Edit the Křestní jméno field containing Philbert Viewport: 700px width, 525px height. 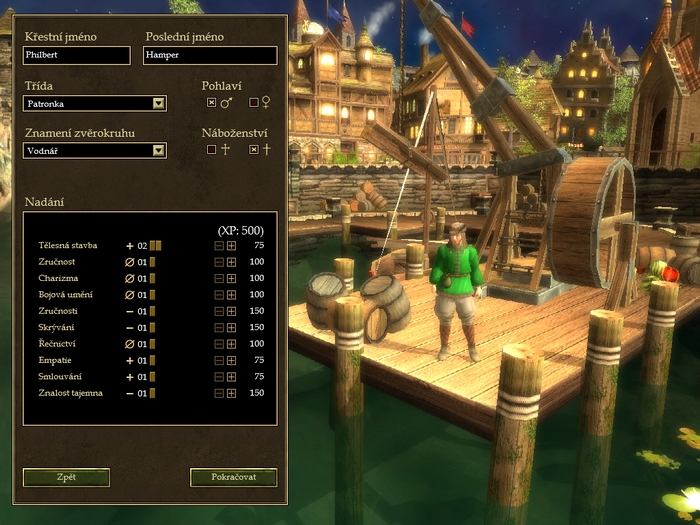pyautogui.click(x=77, y=56)
